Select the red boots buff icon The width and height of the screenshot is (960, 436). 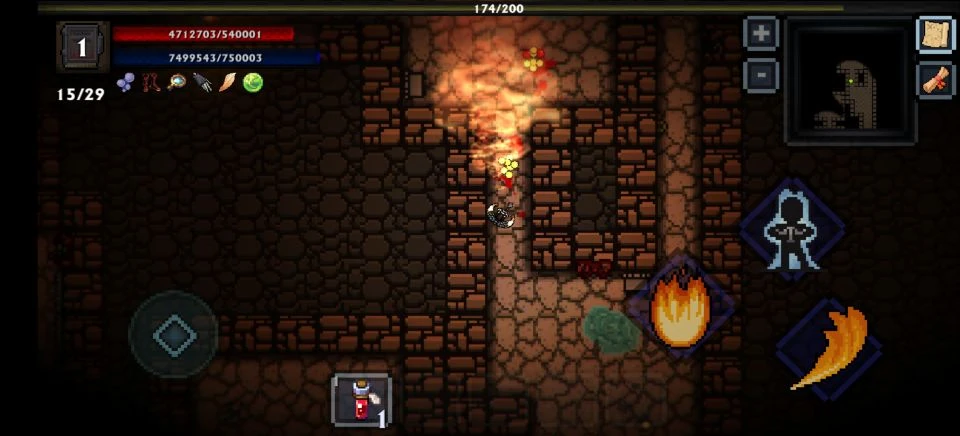(151, 83)
